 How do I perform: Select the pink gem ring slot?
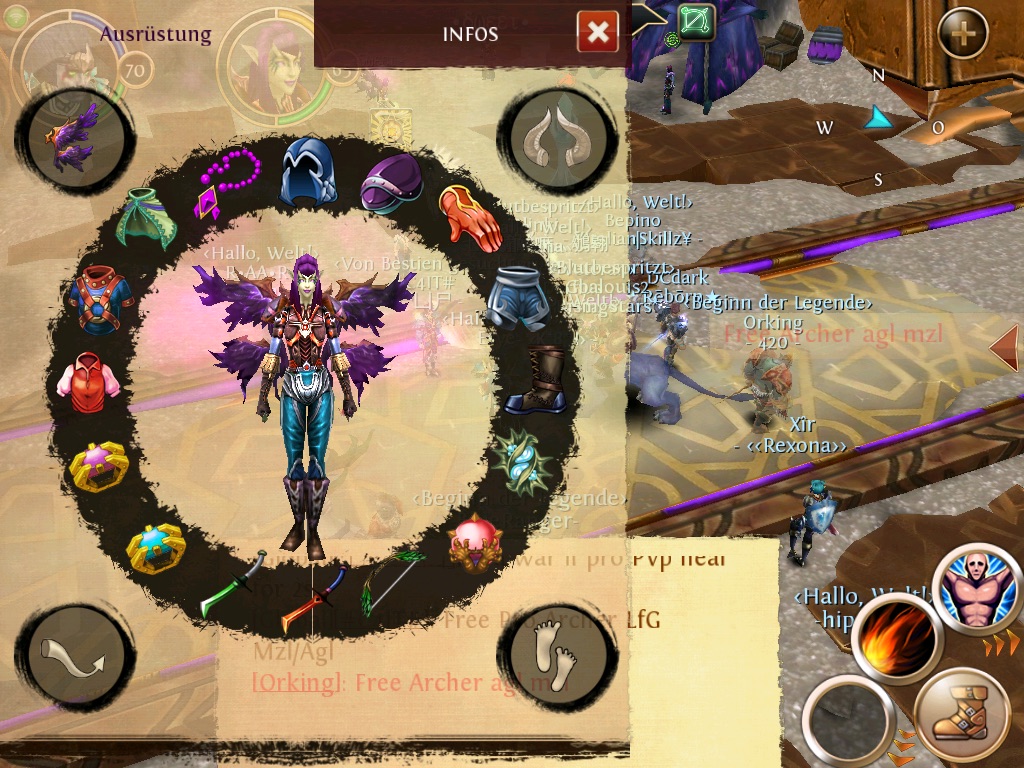pyautogui.click(x=99, y=466)
